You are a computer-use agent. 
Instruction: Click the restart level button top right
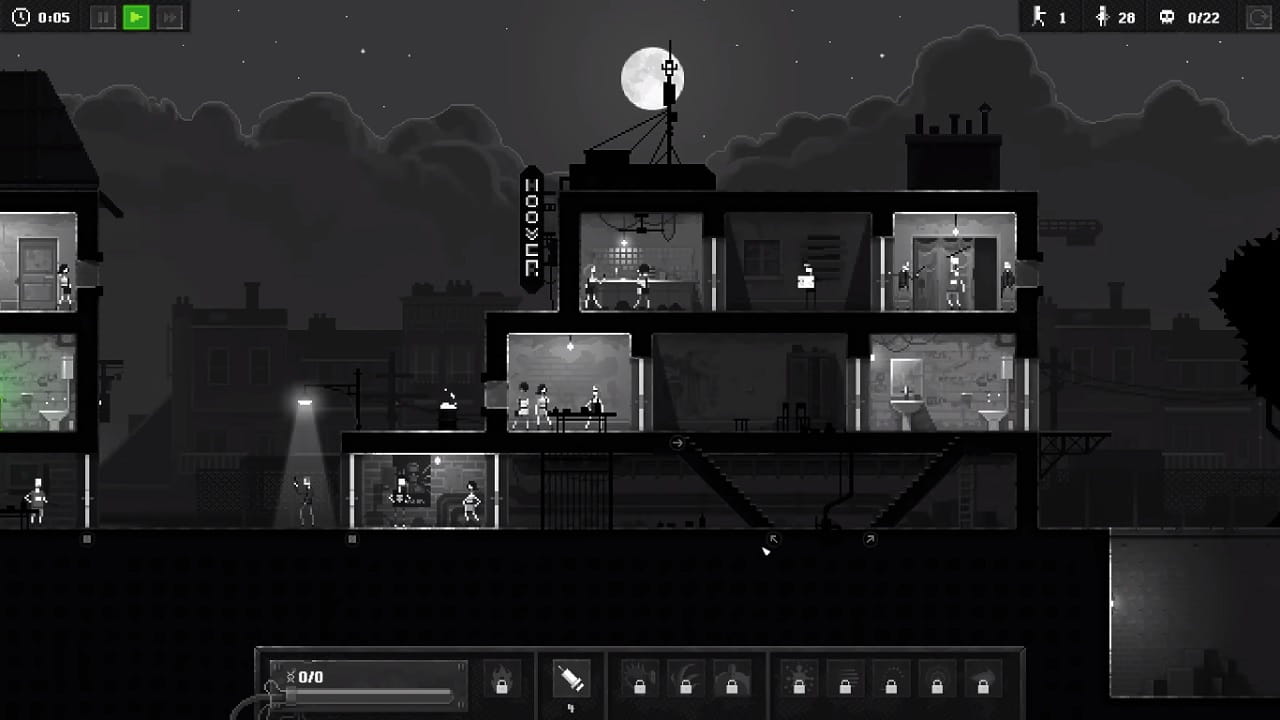(1256, 17)
